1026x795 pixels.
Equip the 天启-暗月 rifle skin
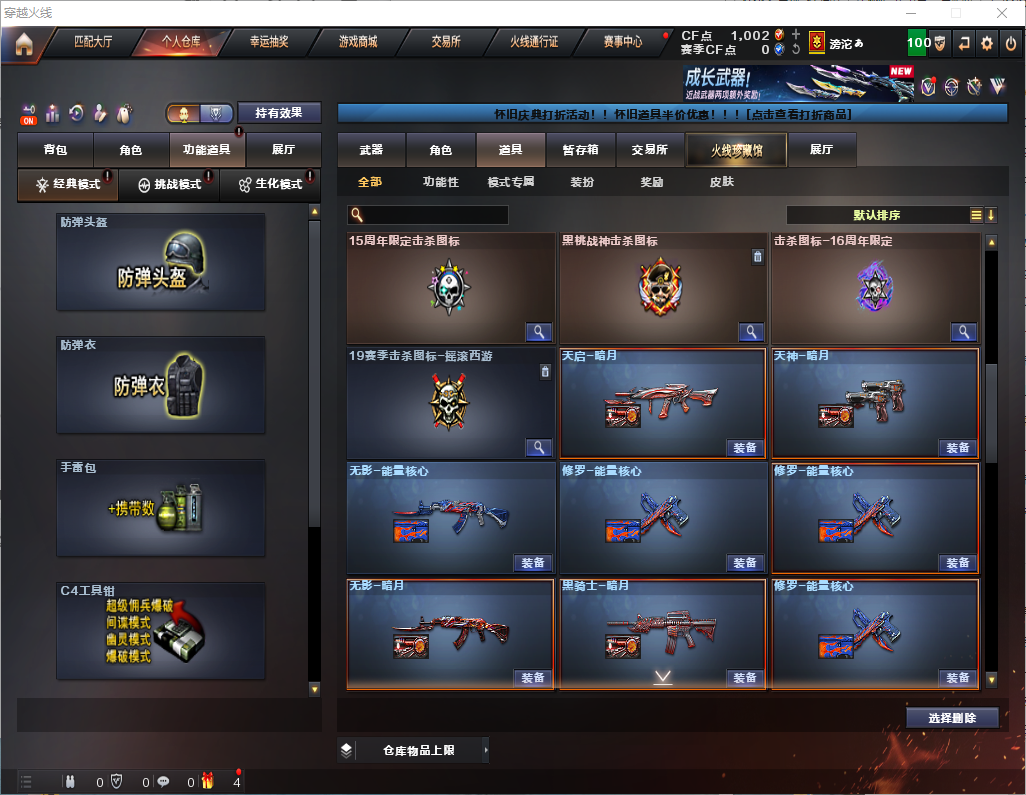click(744, 447)
